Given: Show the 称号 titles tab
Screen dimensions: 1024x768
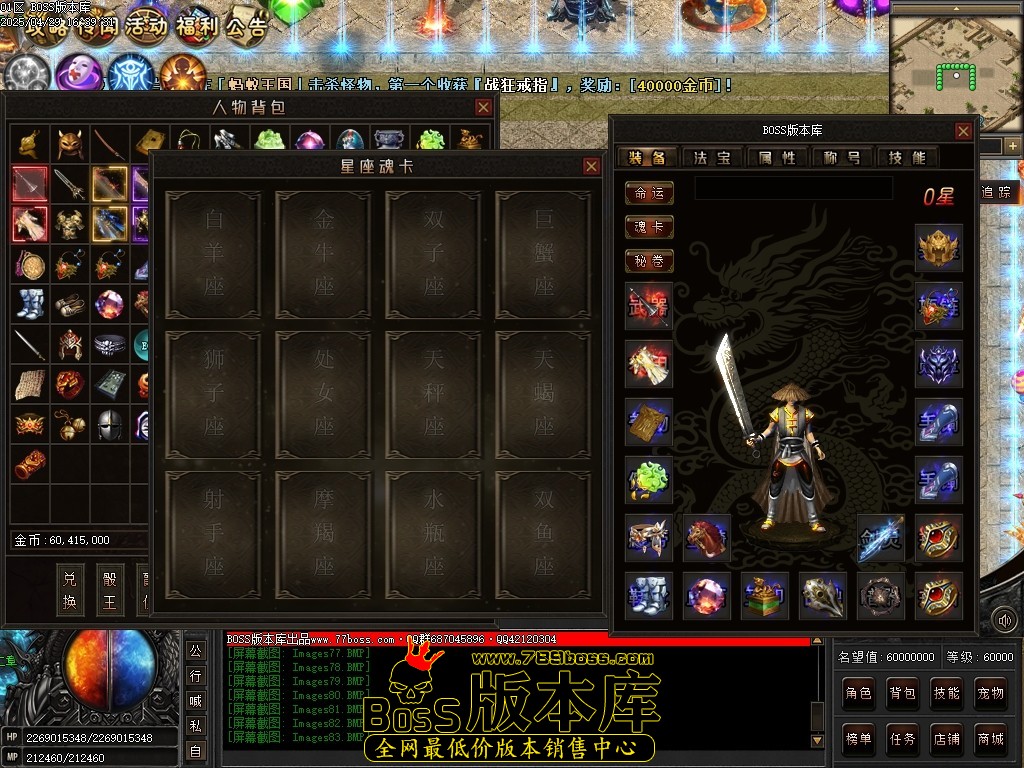Looking at the screenshot, I should click(x=842, y=157).
